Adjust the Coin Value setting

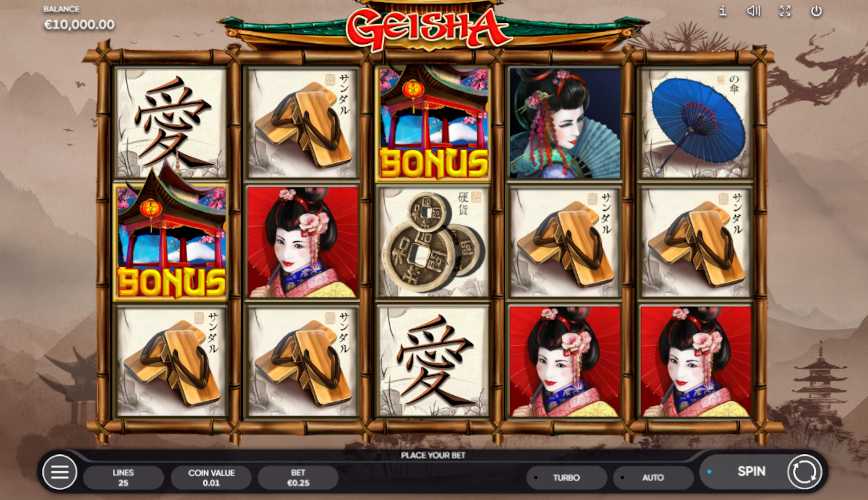(211, 478)
